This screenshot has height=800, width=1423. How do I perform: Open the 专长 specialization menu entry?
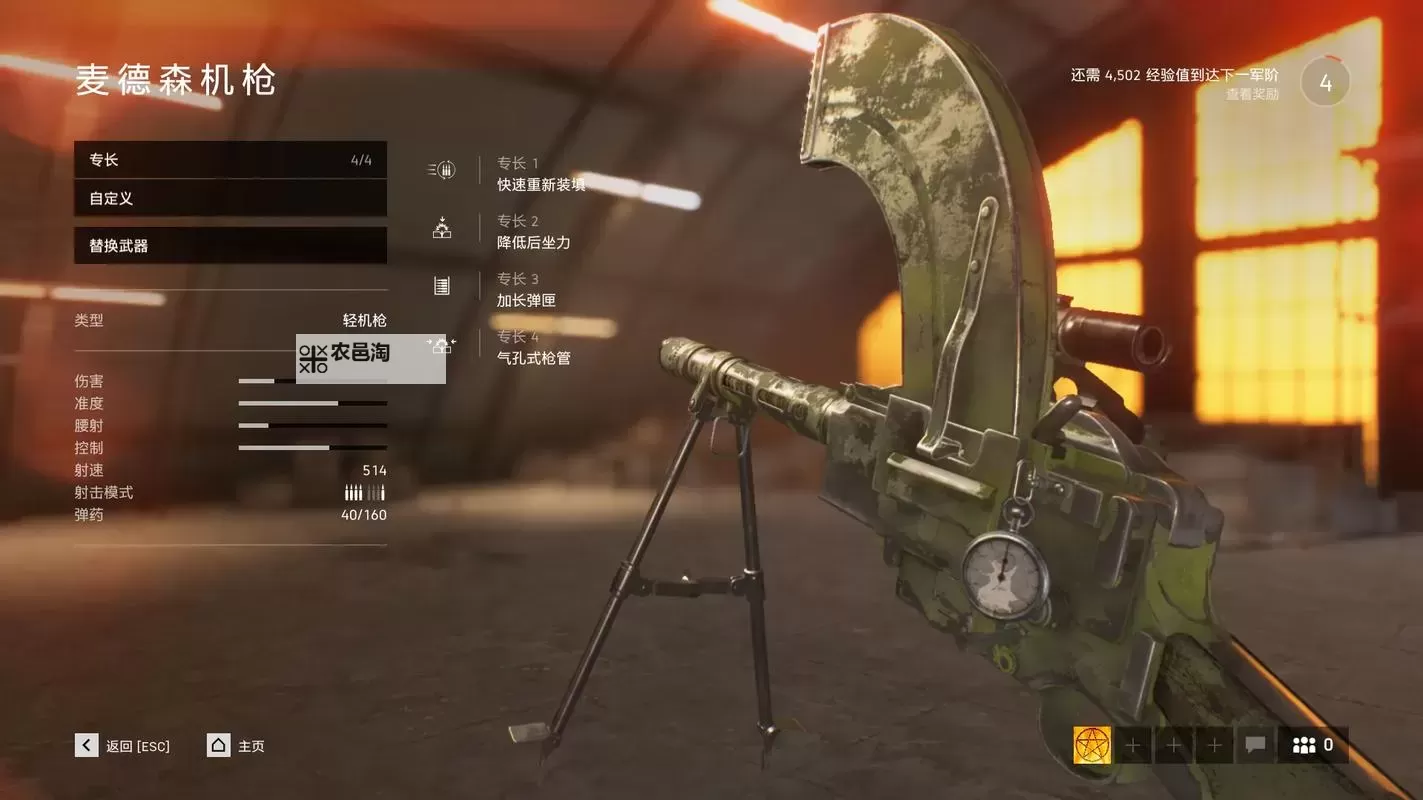click(x=230, y=160)
